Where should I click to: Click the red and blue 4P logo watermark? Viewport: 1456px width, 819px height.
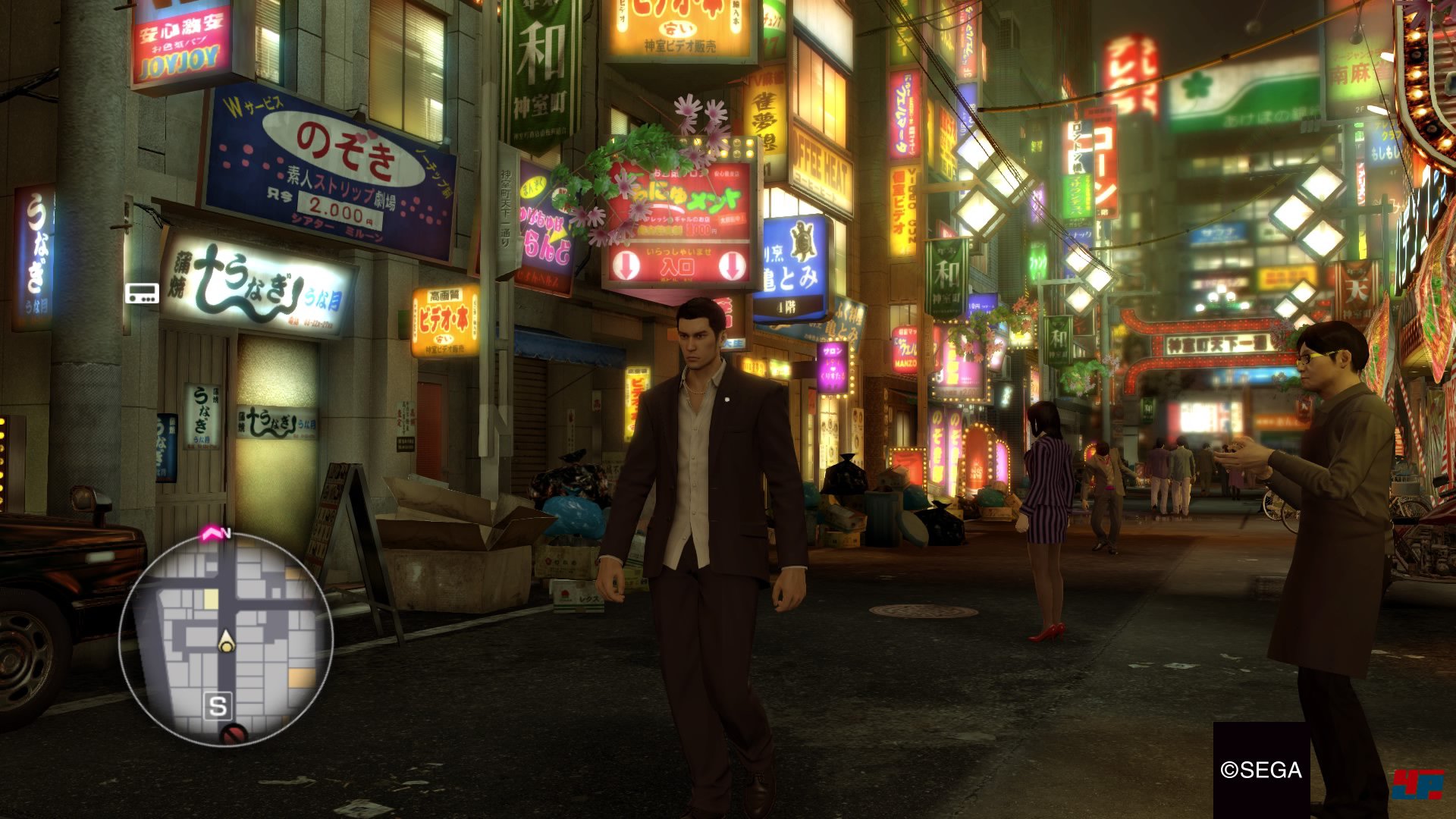click(x=1417, y=784)
